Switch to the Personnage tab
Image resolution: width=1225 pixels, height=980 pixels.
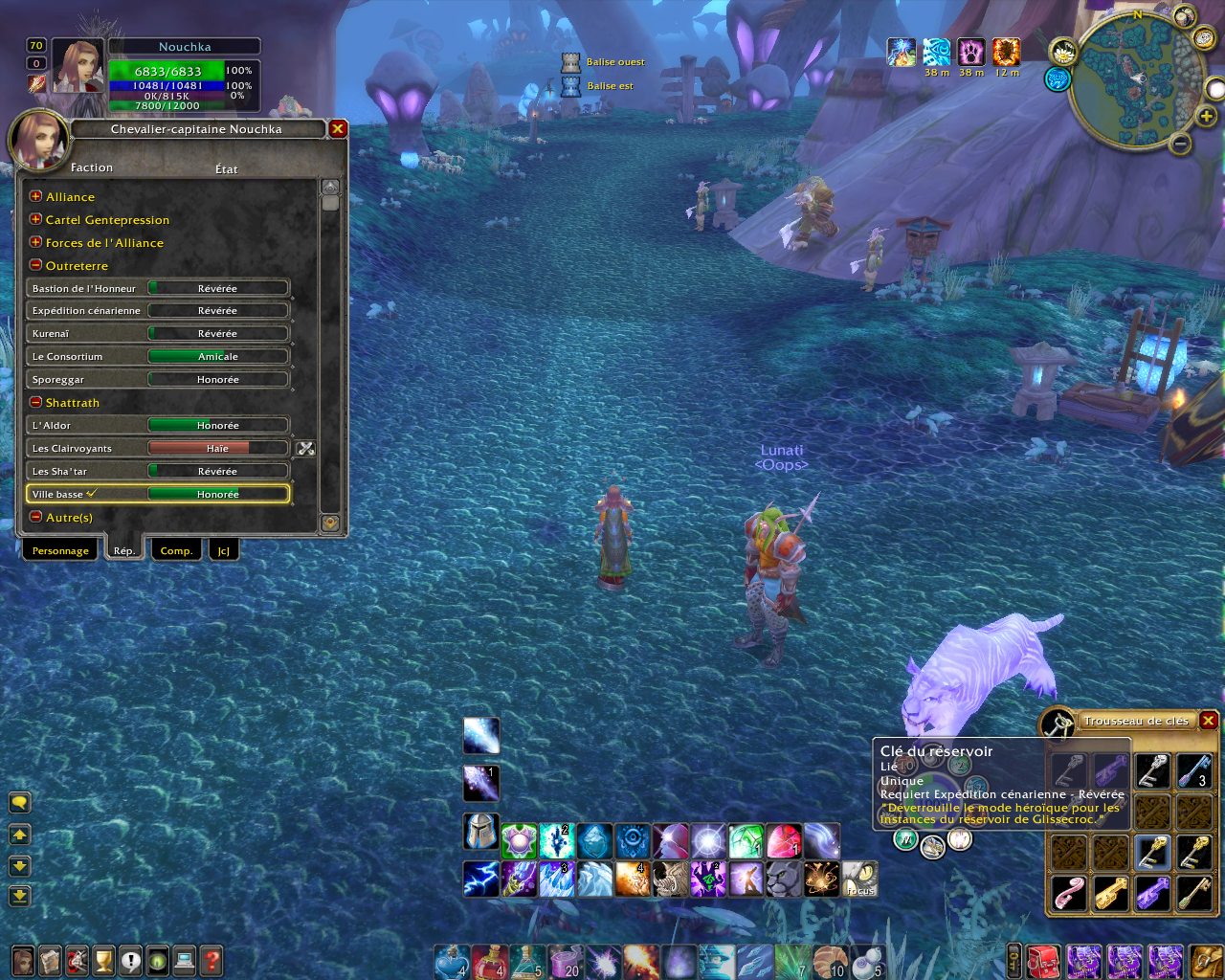[60, 550]
